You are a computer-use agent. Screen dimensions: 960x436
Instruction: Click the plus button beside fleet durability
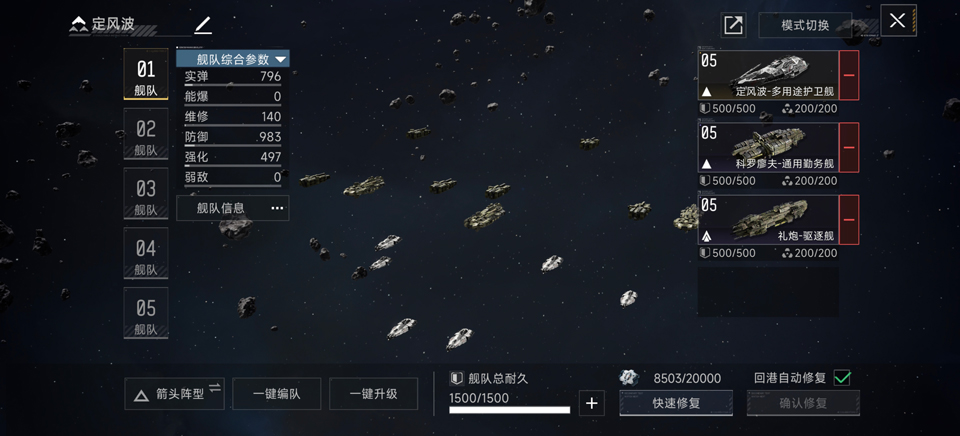pos(592,403)
